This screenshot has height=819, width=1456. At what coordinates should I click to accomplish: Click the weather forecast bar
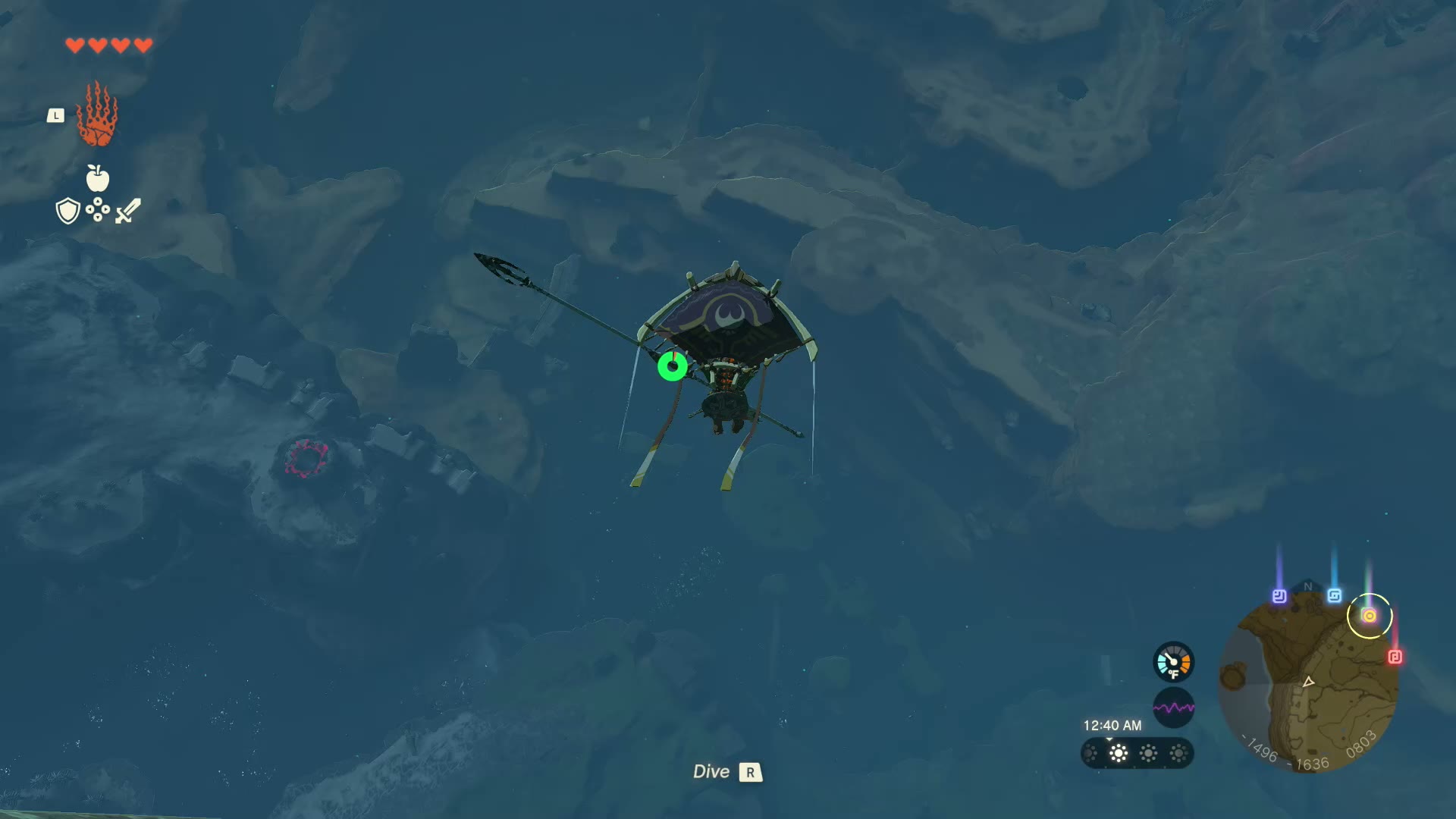pos(1137,753)
